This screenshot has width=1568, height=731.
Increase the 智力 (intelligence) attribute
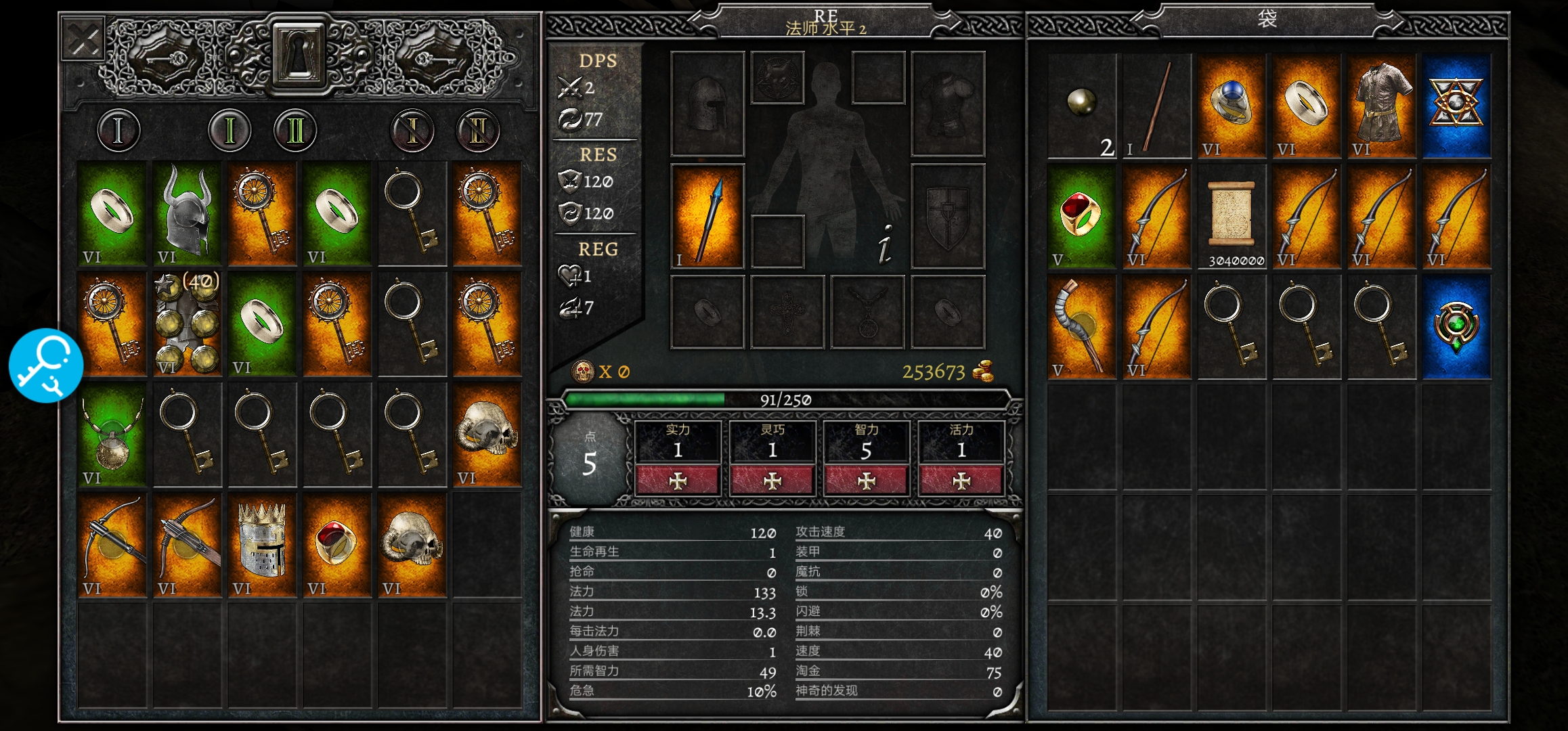(x=866, y=481)
